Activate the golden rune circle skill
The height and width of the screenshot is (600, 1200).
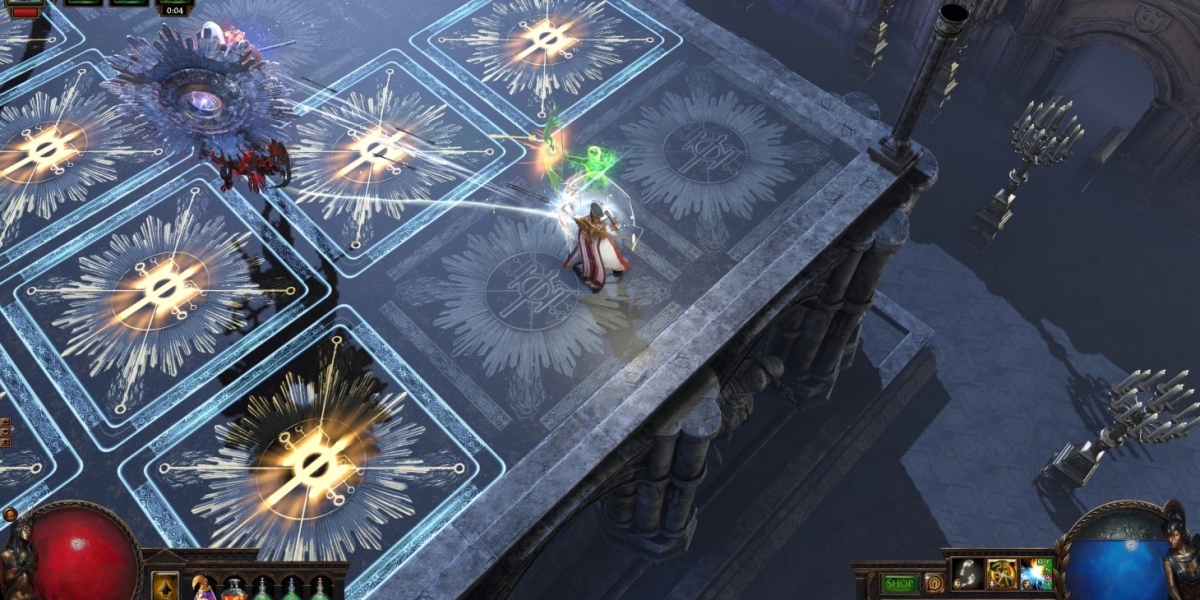(x=1002, y=574)
